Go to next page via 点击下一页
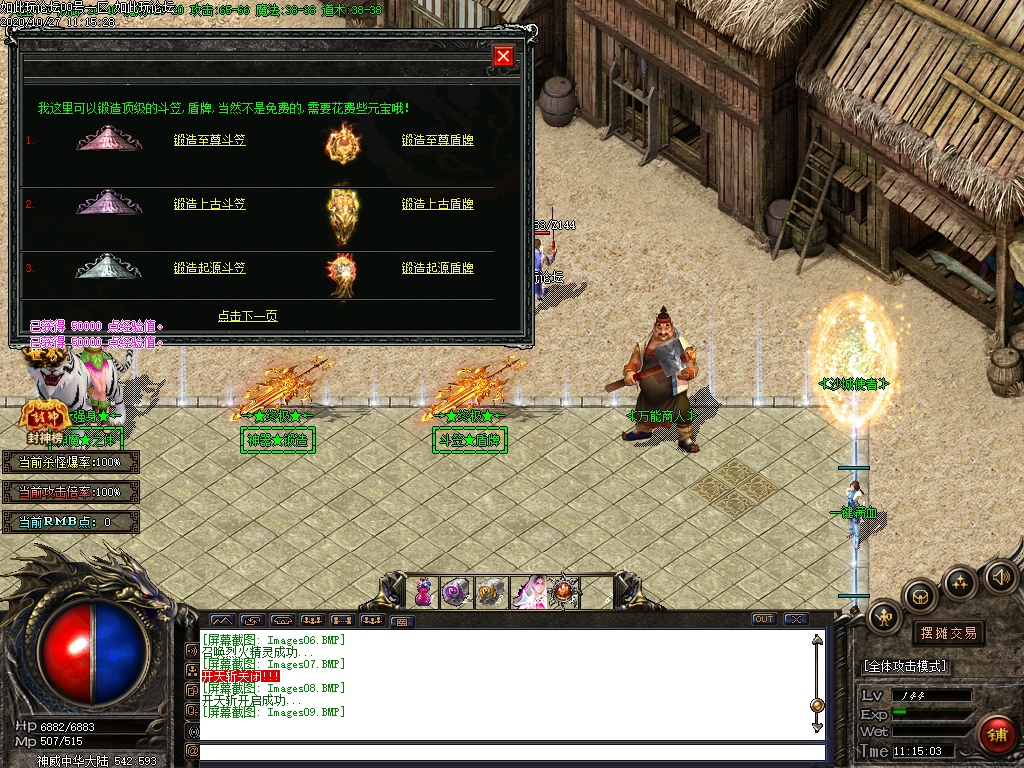 click(247, 316)
